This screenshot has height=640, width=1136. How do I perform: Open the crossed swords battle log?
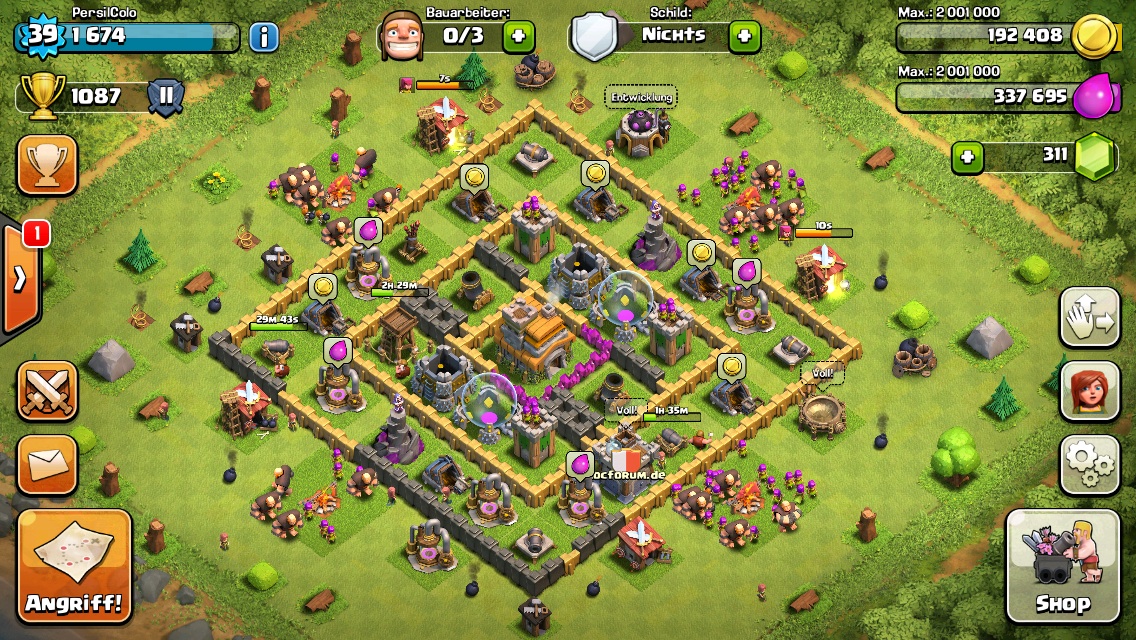47,390
